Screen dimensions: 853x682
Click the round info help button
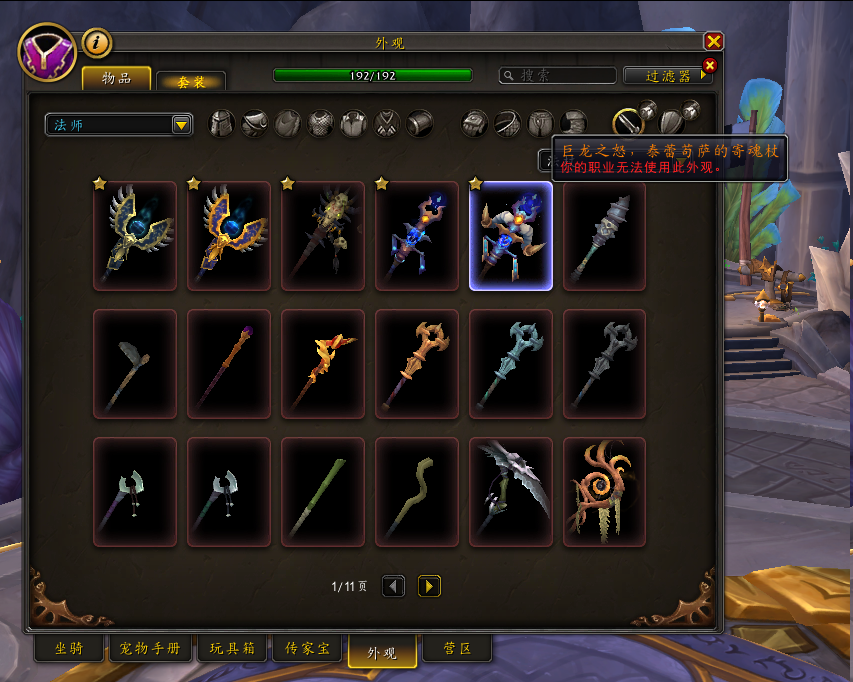pos(97,42)
